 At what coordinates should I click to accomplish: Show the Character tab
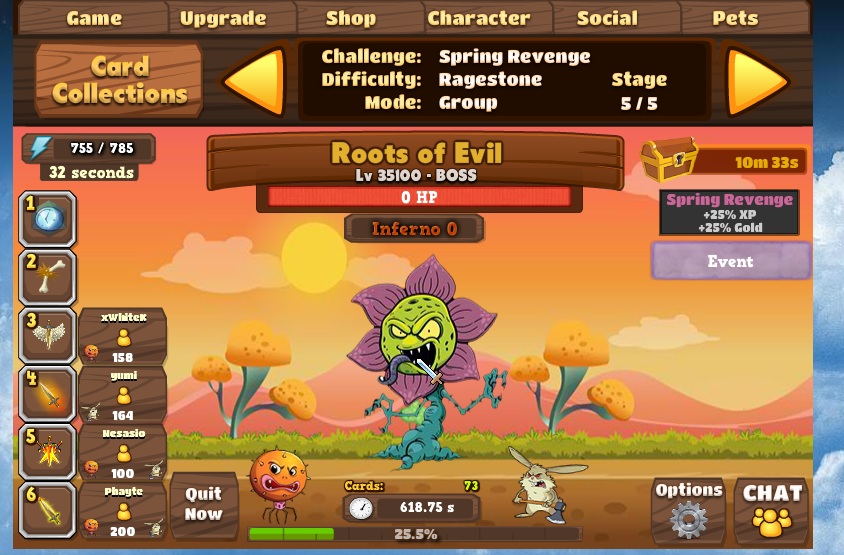tap(479, 18)
